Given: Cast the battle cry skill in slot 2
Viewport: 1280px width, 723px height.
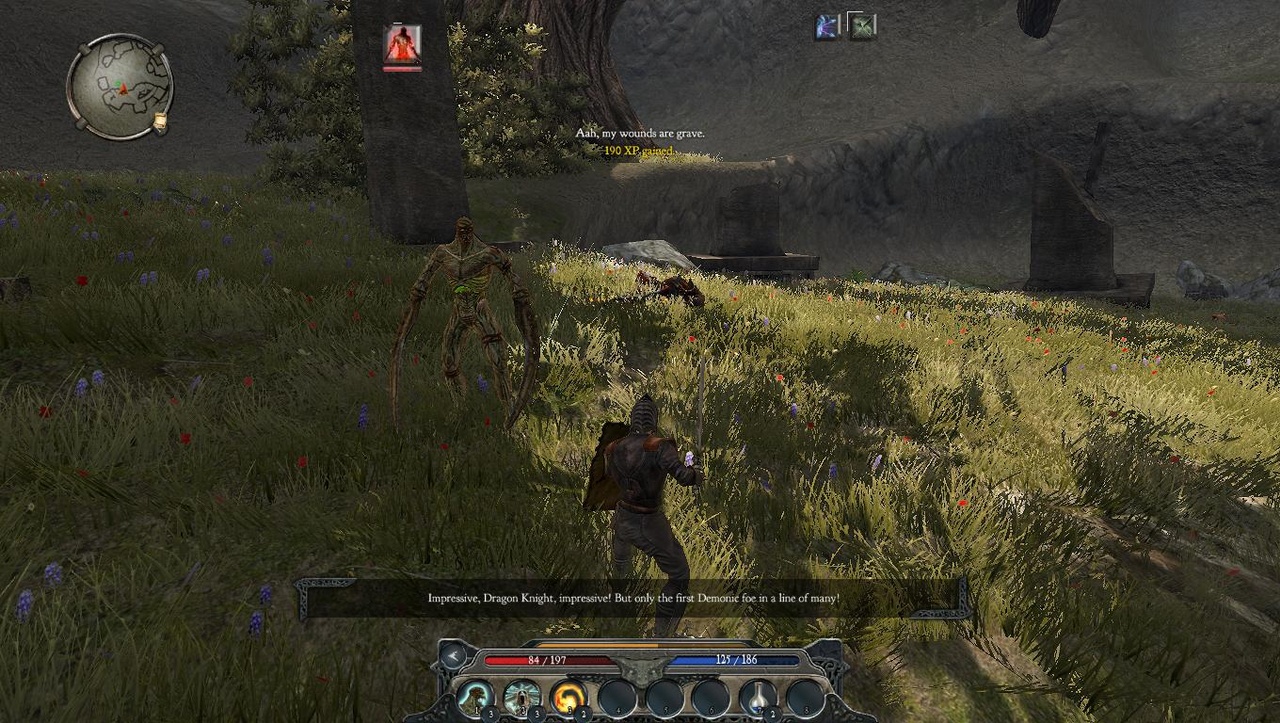Looking at the screenshot, I should [x=520, y=698].
